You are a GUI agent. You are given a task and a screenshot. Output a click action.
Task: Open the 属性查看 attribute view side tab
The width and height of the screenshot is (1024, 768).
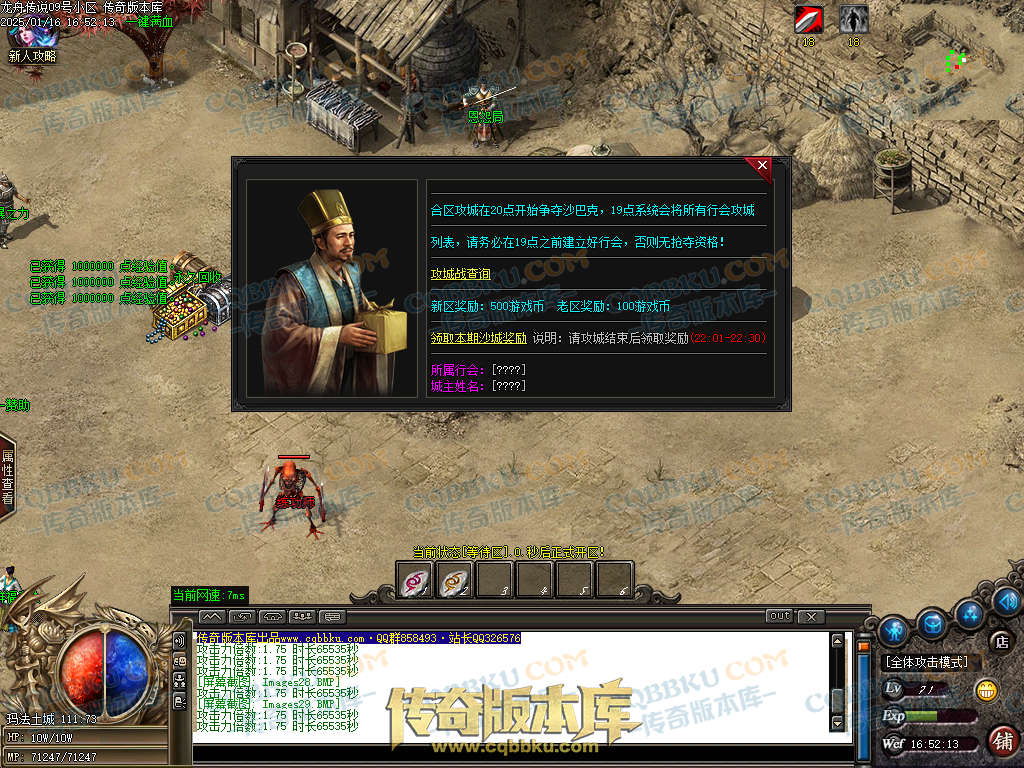(8, 476)
